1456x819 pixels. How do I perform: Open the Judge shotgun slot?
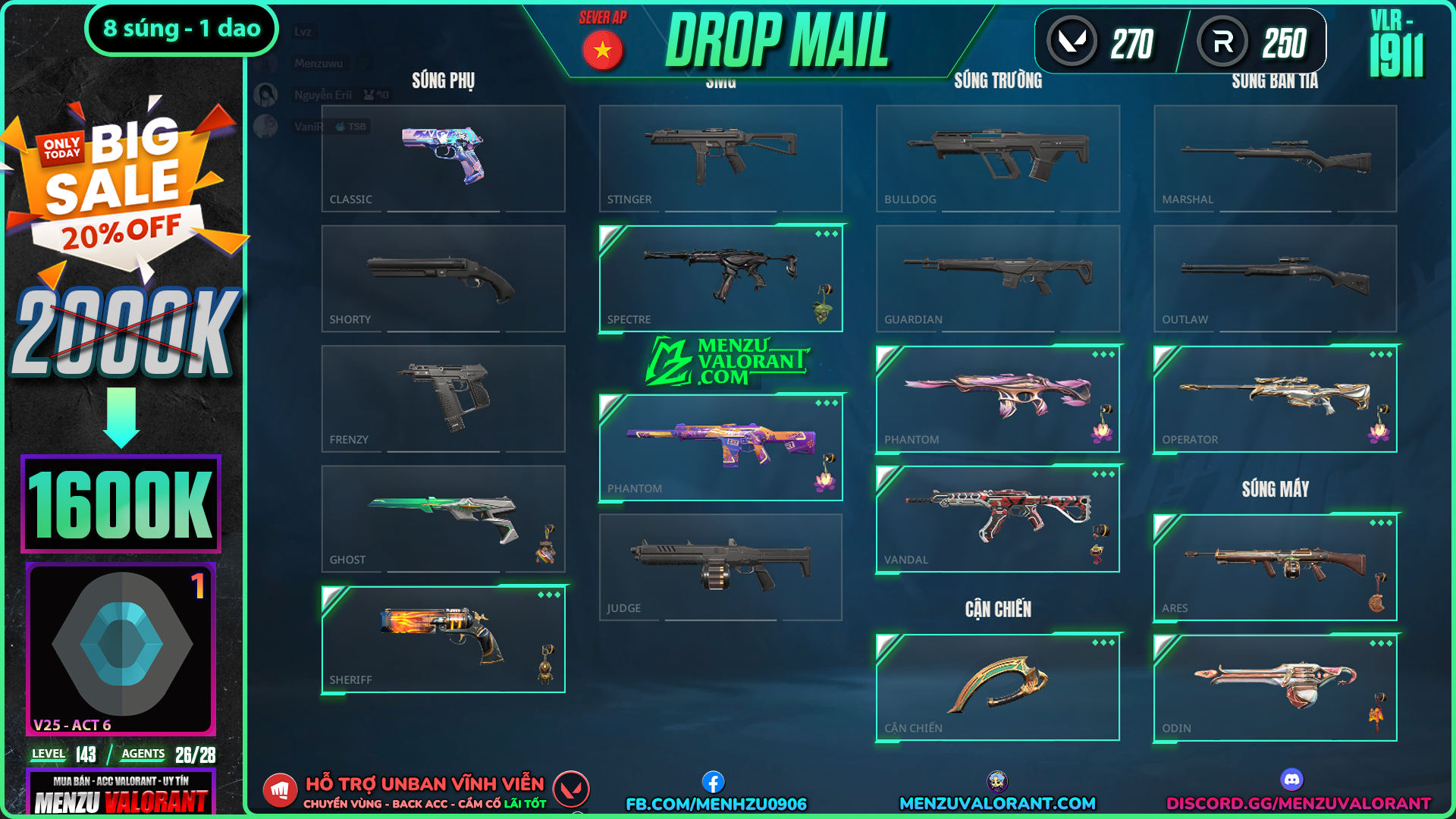[720, 567]
